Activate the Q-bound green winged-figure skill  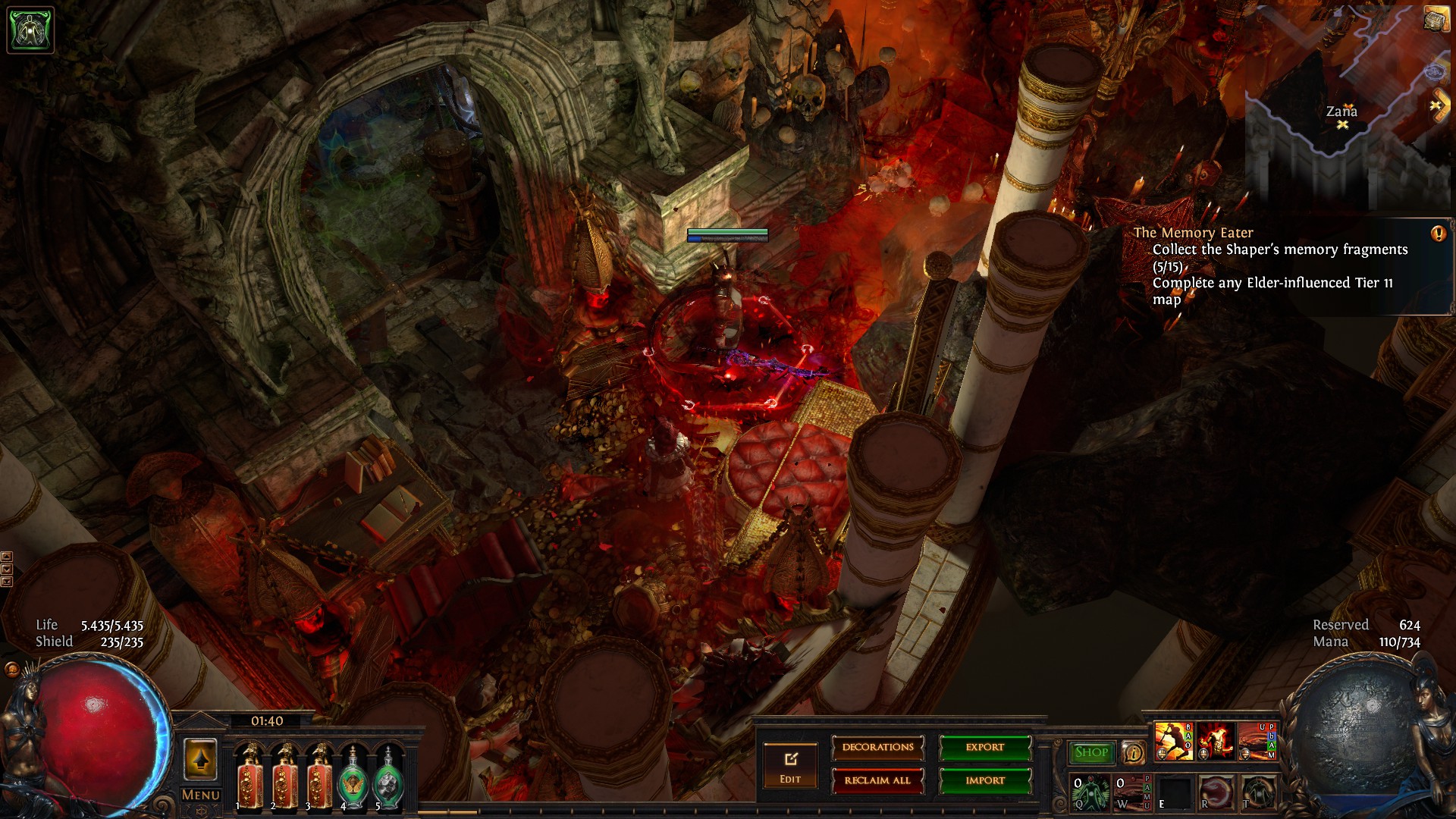click(1090, 792)
